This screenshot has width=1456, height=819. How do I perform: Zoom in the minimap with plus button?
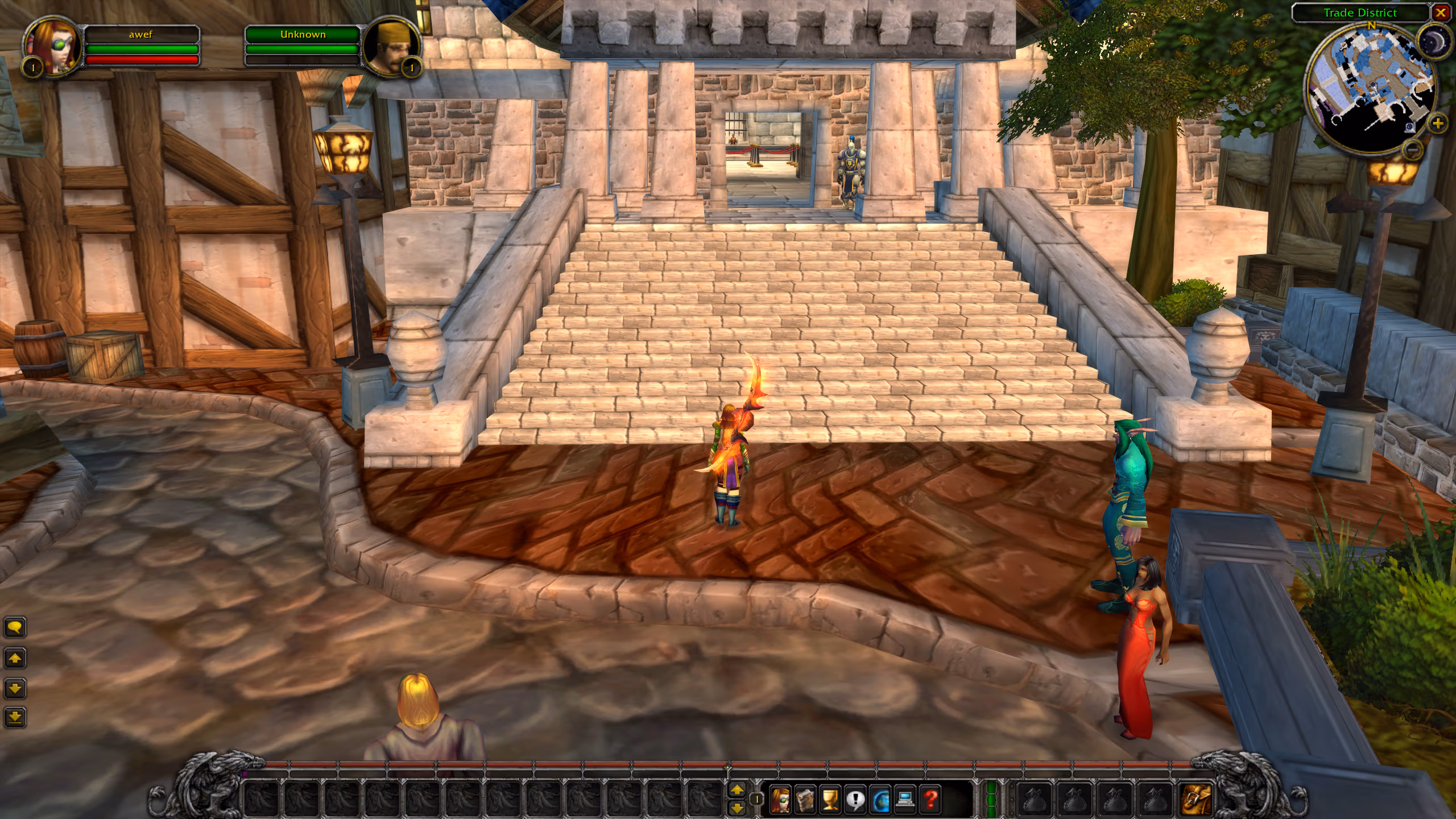(x=1437, y=122)
